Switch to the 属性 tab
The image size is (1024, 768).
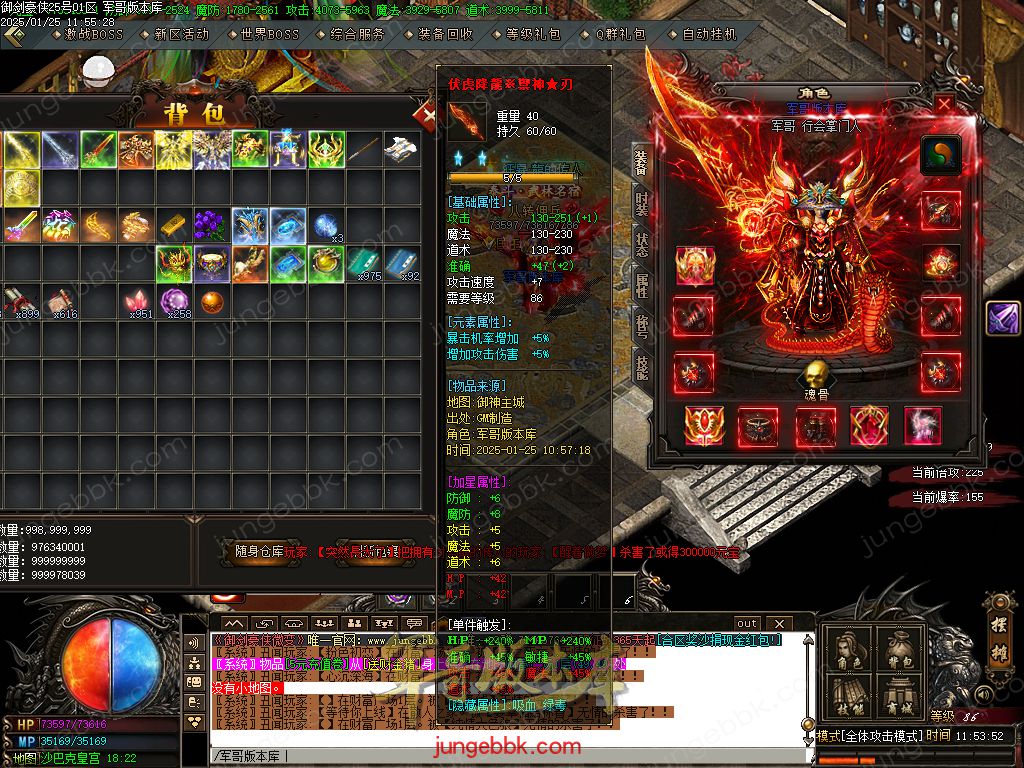click(641, 286)
